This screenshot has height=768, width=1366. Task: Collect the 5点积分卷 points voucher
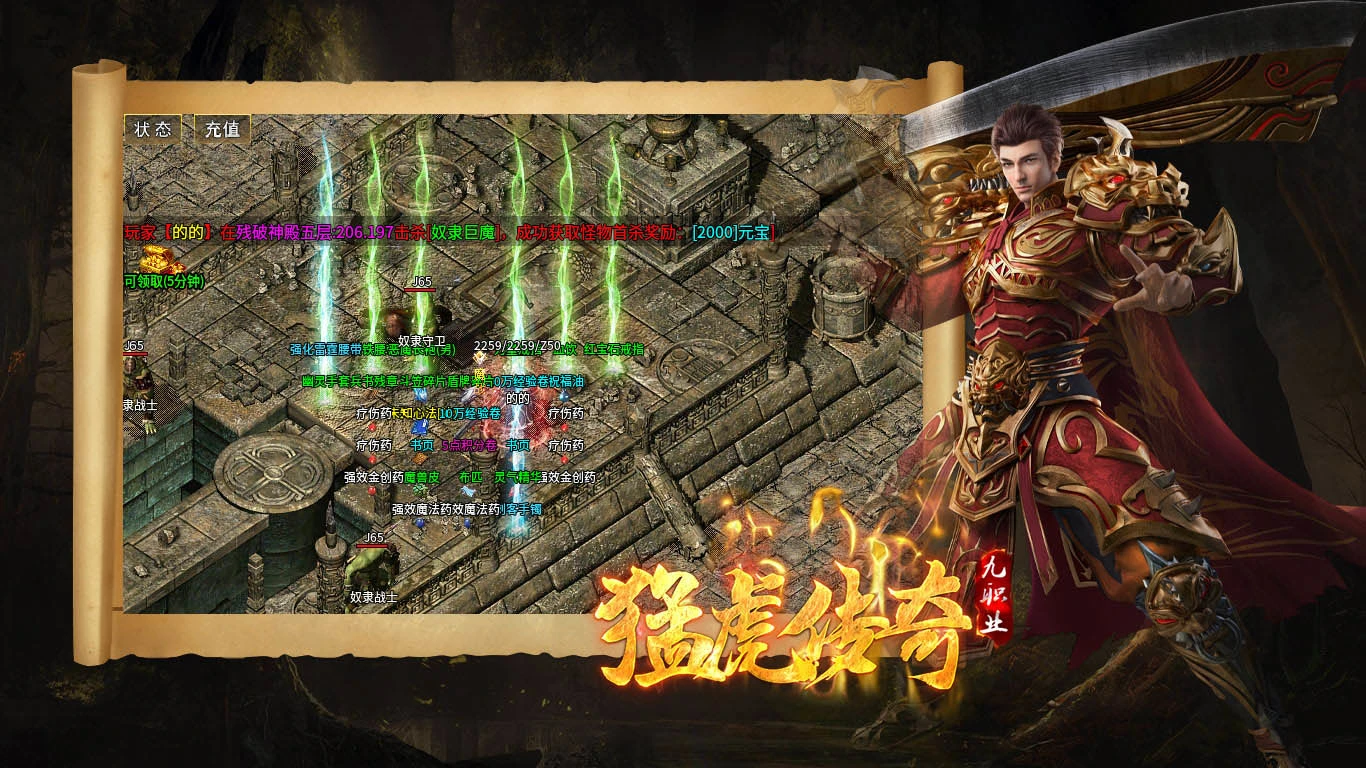[468, 445]
